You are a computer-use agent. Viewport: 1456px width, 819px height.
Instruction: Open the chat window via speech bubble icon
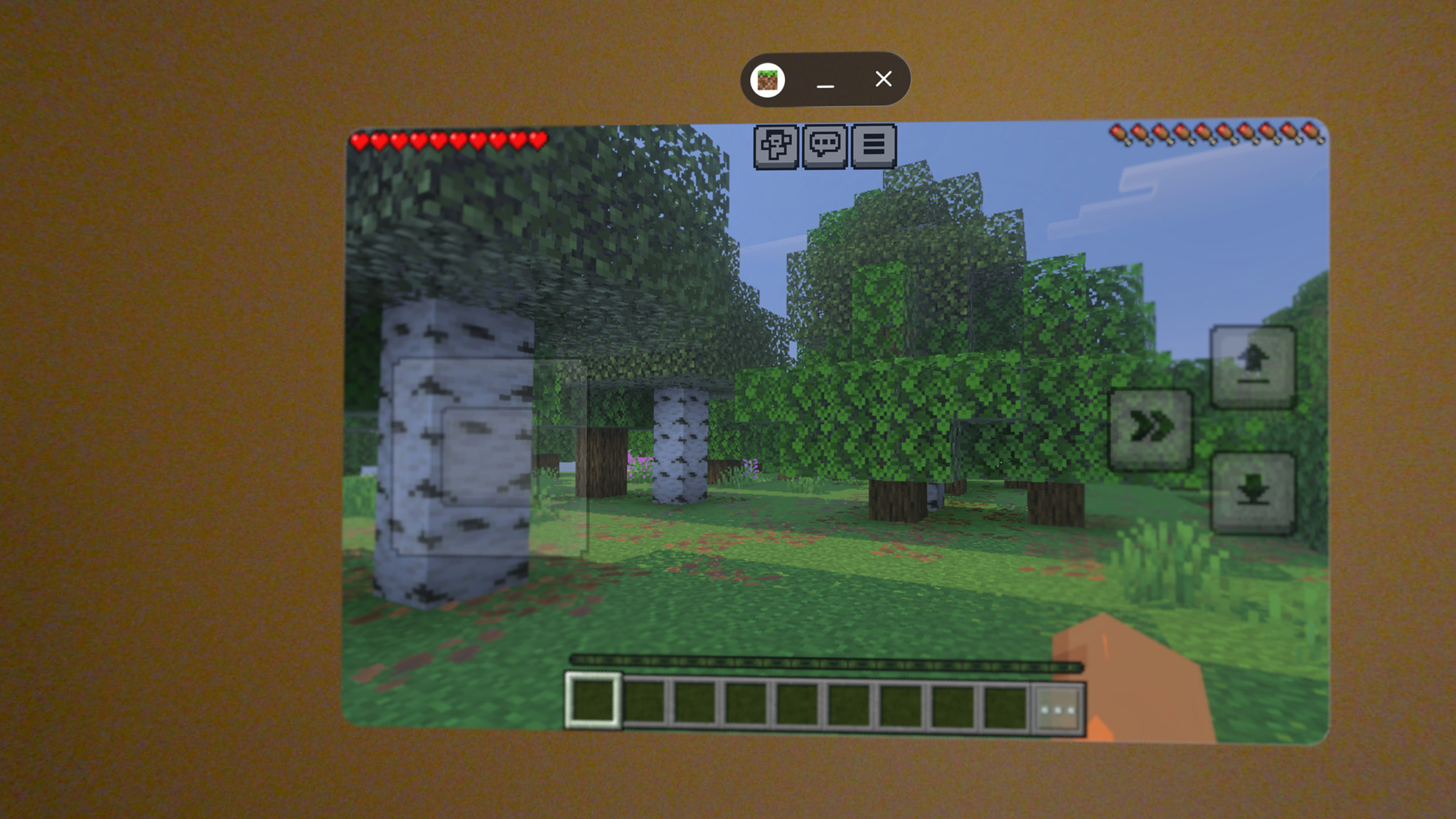pos(825,147)
